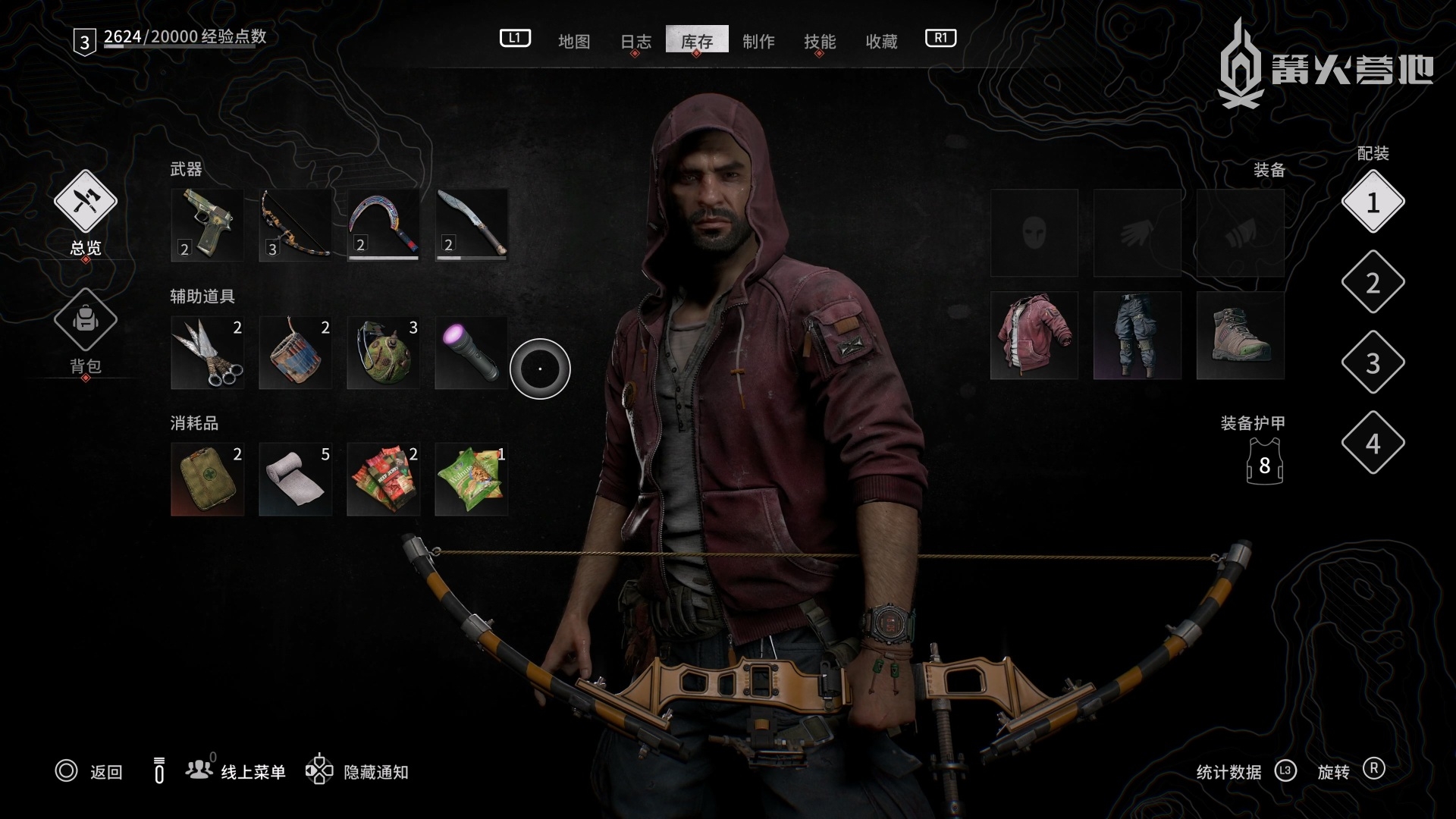Open the 技能 skills tab
This screenshot has height=819, width=1456.
(820, 41)
